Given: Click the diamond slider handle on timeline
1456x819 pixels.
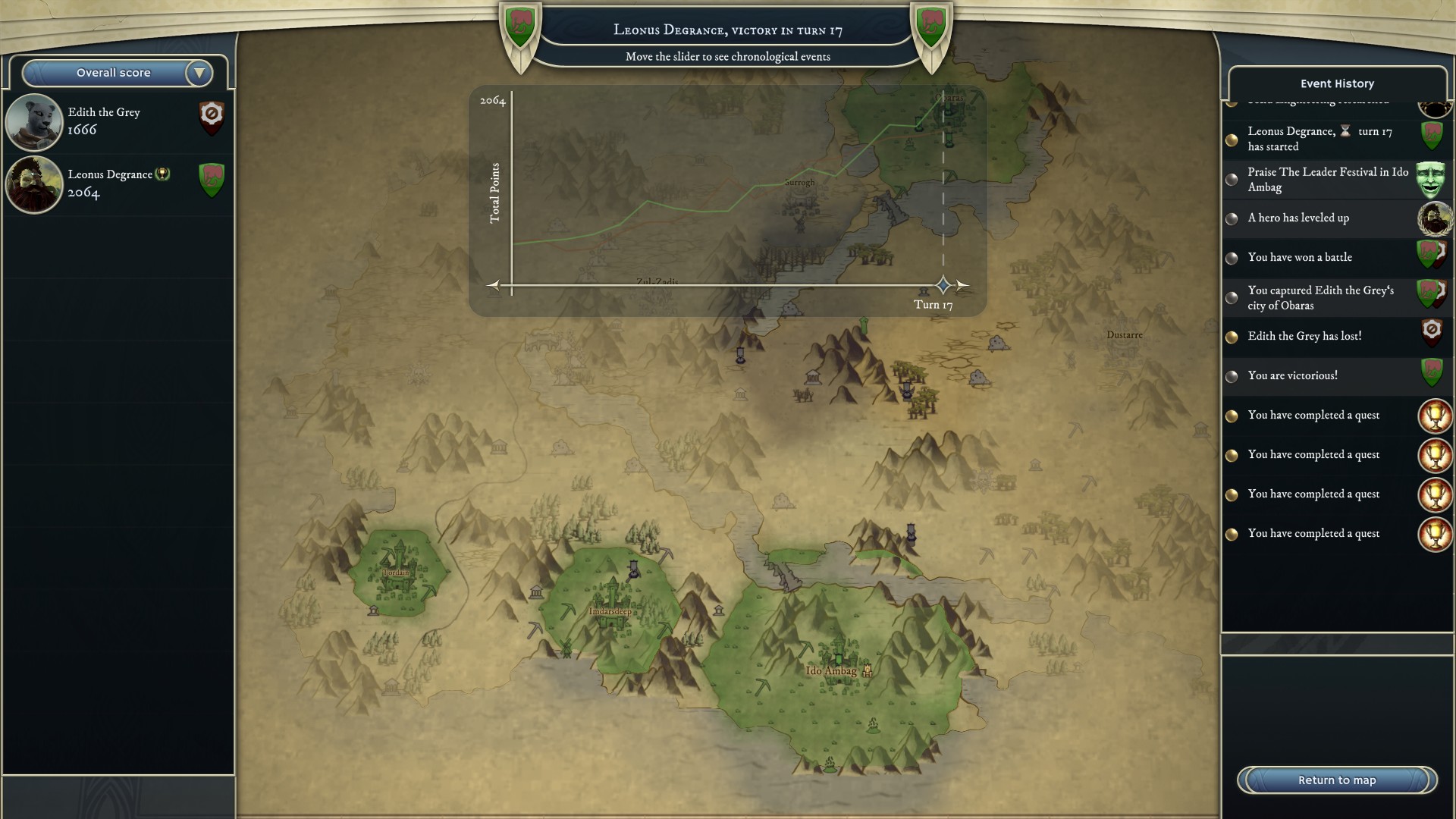Looking at the screenshot, I should [x=943, y=285].
